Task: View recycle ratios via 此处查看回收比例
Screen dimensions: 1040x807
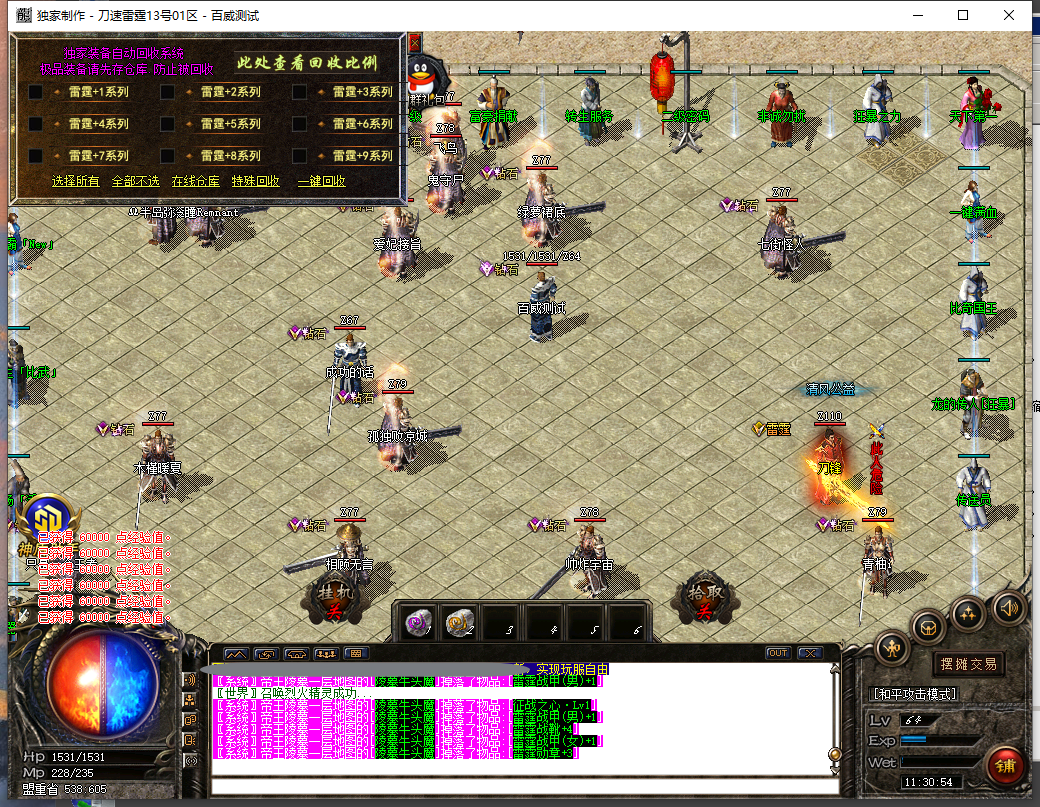Action: tap(307, 62)
